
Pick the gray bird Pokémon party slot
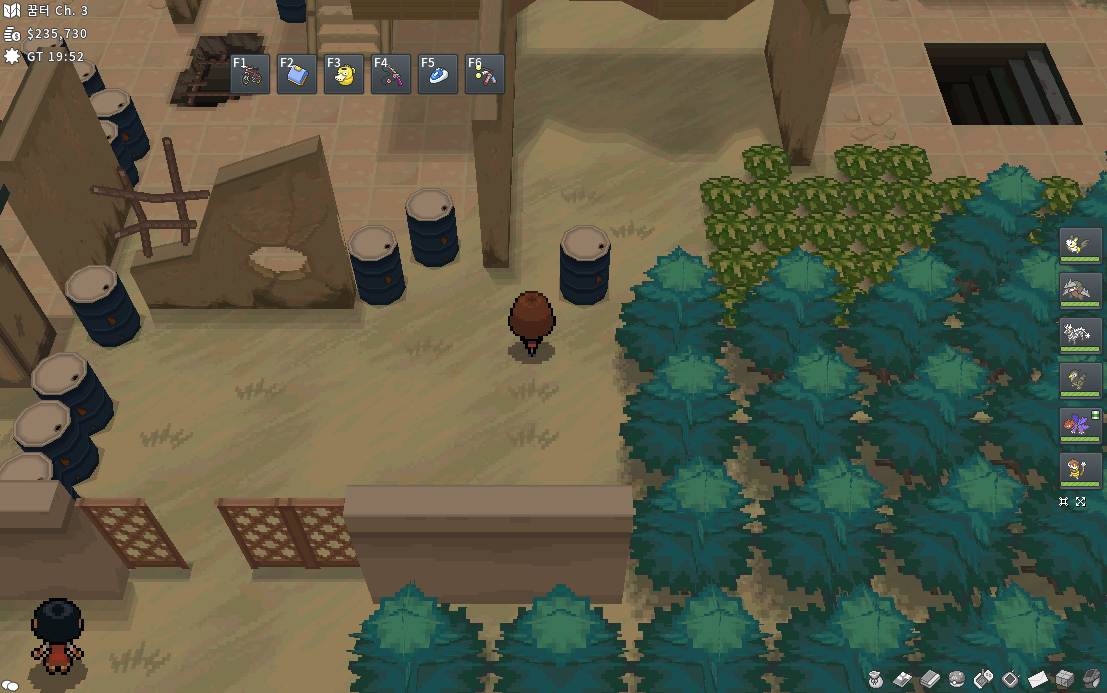[1080, 381]
